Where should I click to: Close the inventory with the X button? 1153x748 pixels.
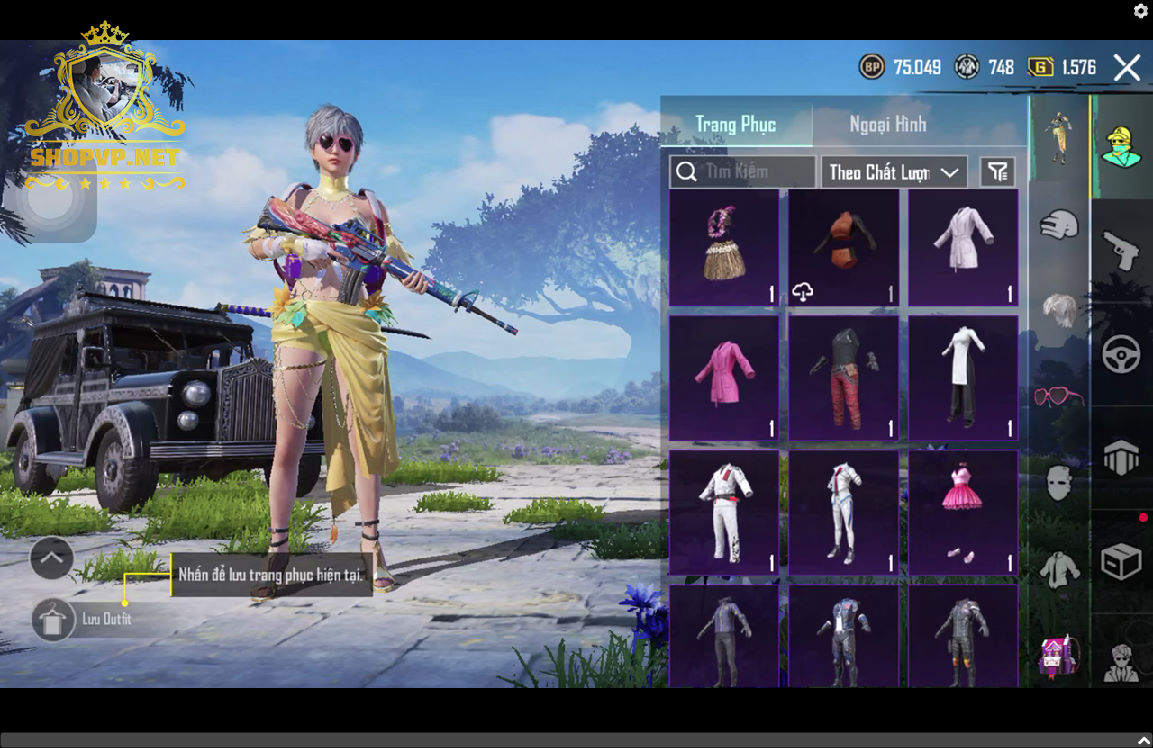coord(1127,67)
